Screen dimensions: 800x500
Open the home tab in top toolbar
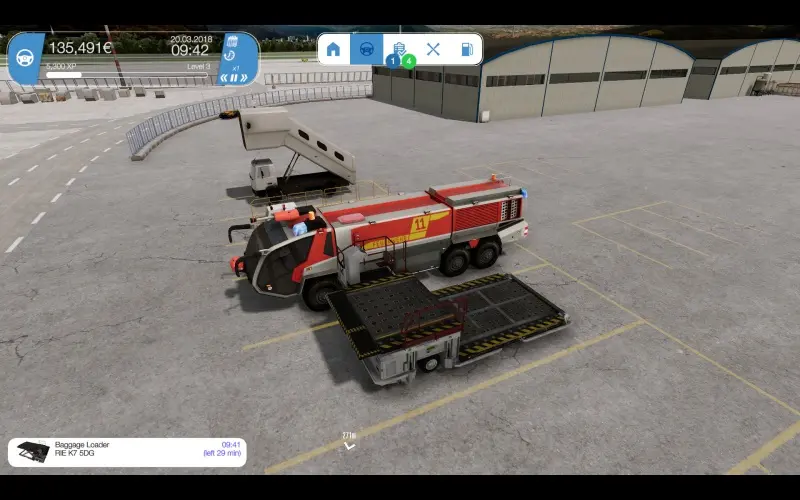point(333,49)
